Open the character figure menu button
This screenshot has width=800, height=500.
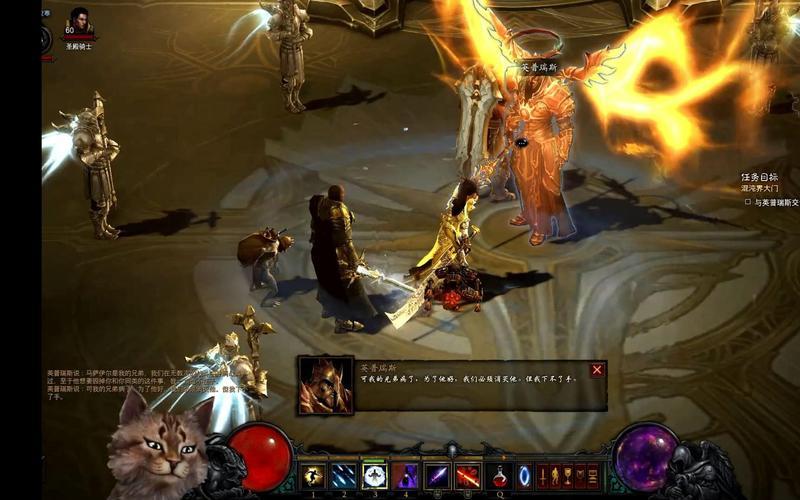[556, 476]
